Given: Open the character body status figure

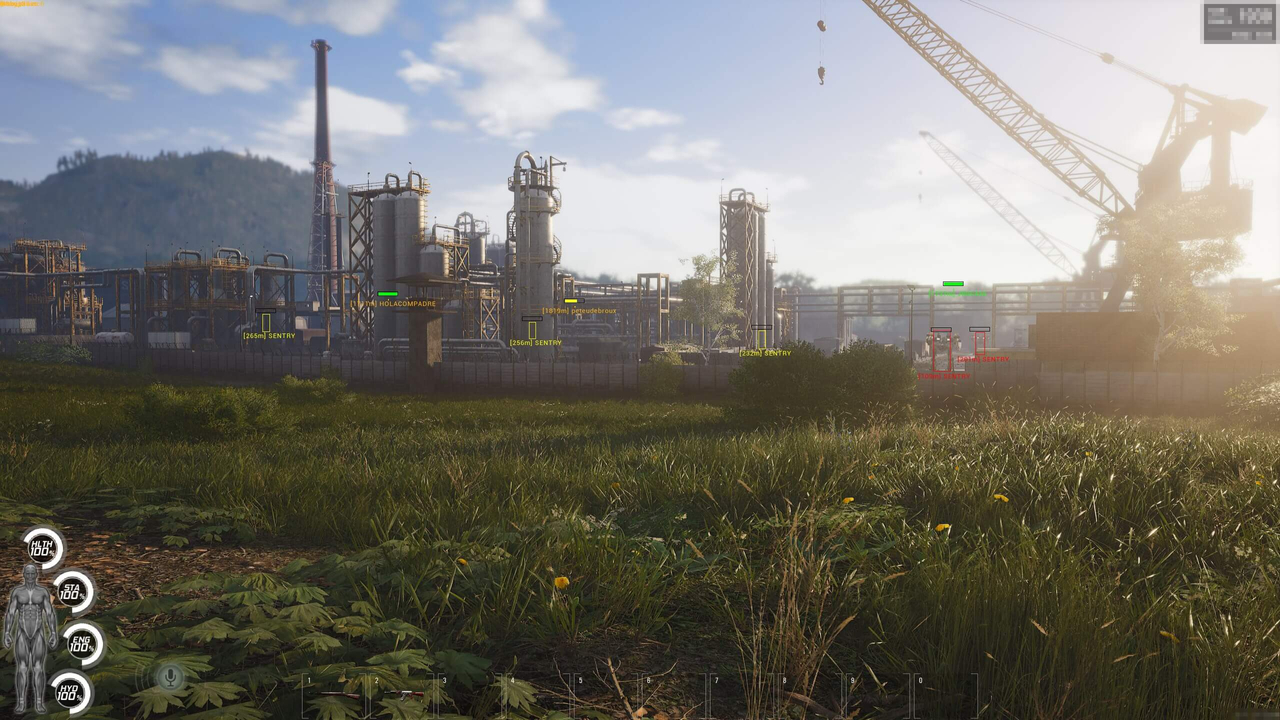Looking at the screenshot, I should point(29,636).
